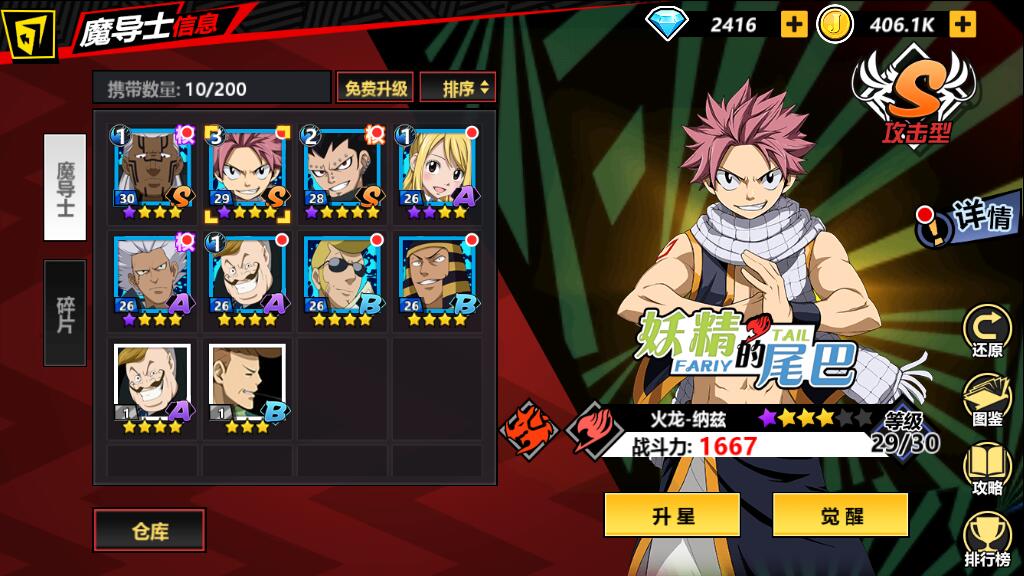Open the 排序 sort dropdown
This screenshot has height=576, width=1024.
458,88
